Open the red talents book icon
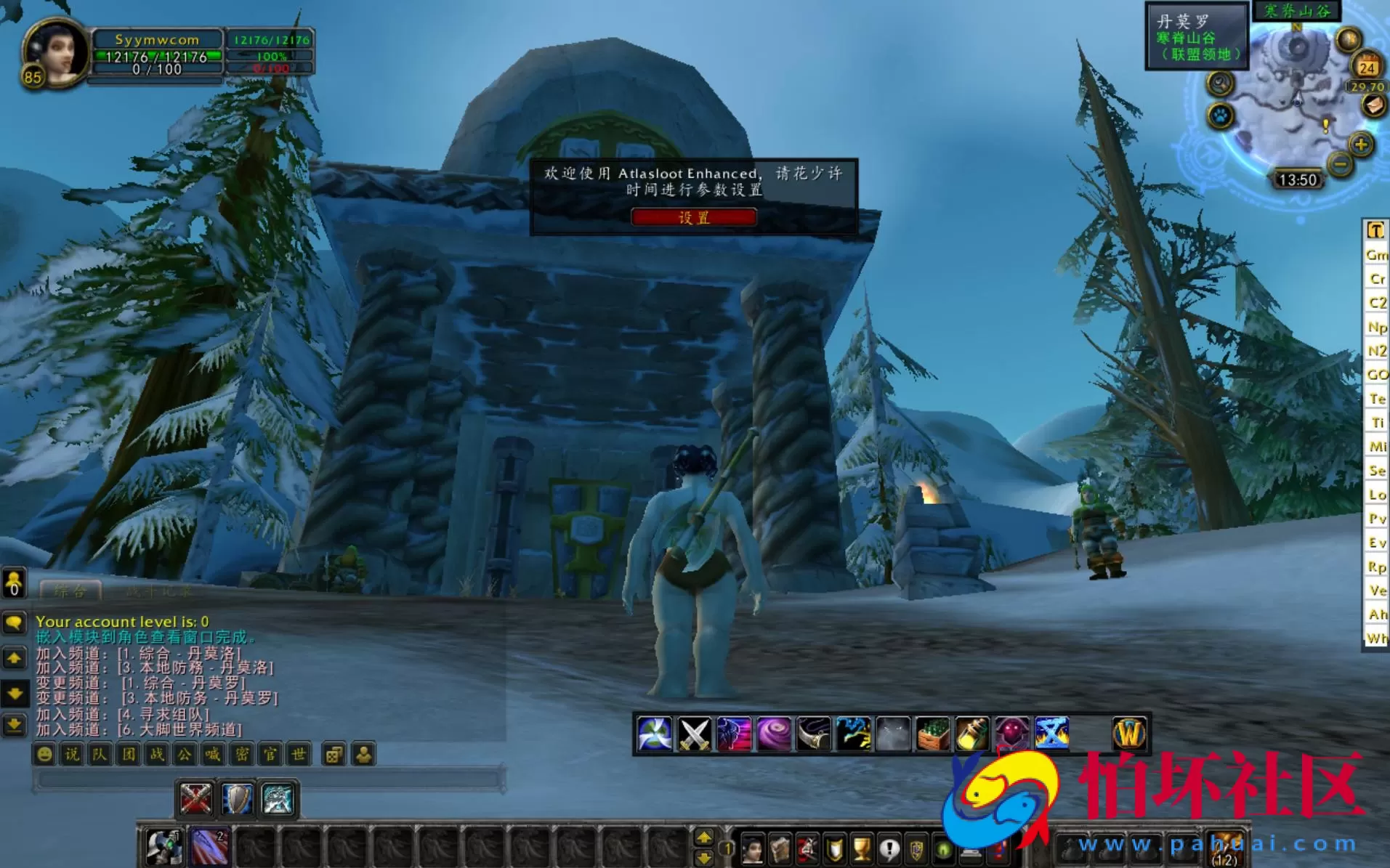This screenshot has height=868, width=1390. click(806, 848)
